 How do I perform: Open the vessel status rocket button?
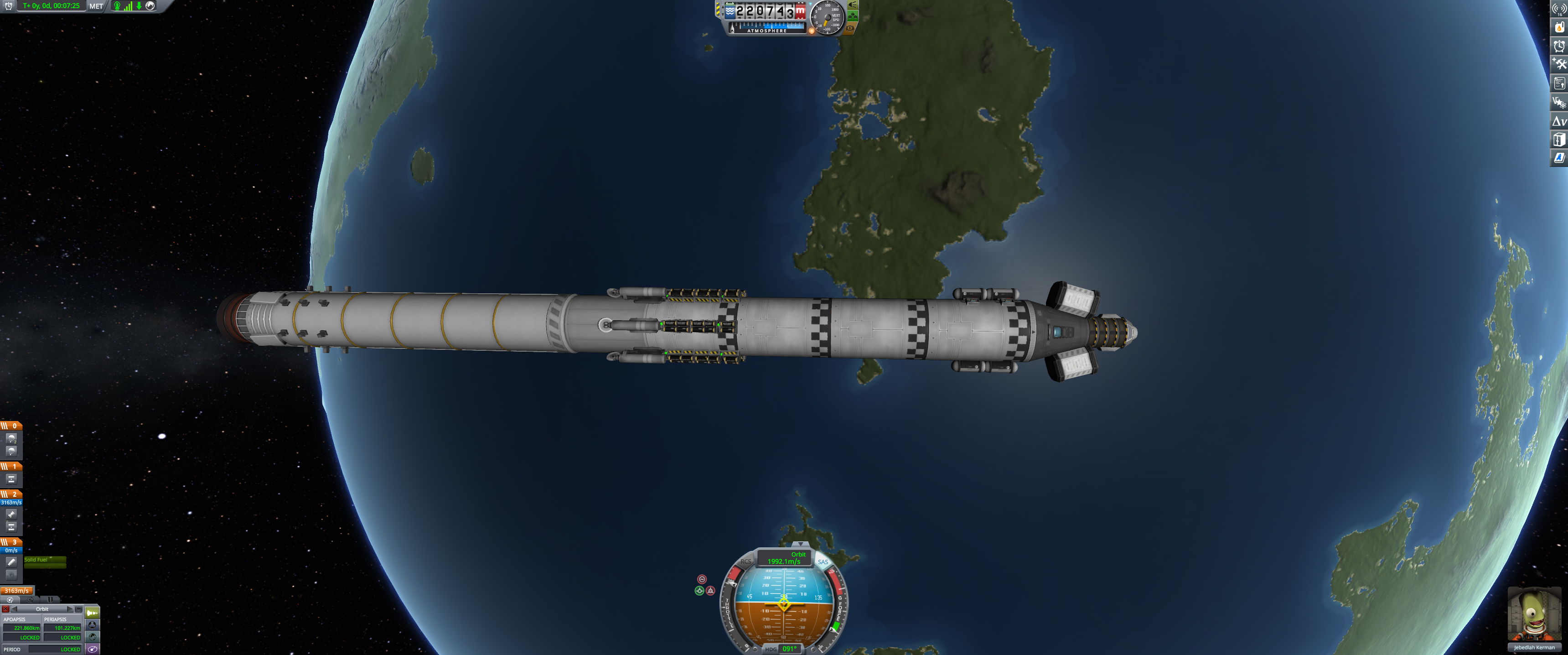[x=93, y=613]
